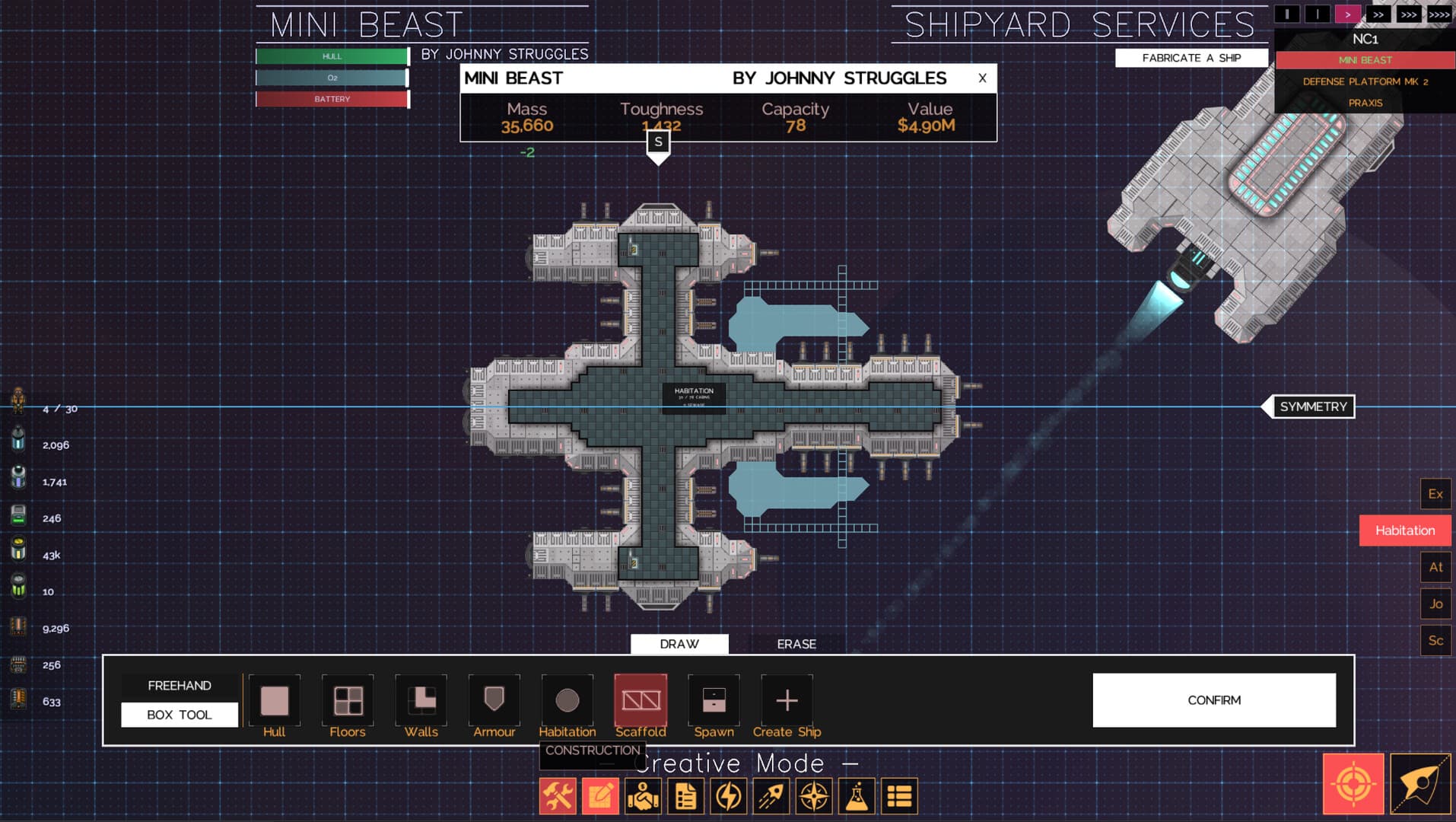Click Fabricate A Ship

click(1191, 57)
